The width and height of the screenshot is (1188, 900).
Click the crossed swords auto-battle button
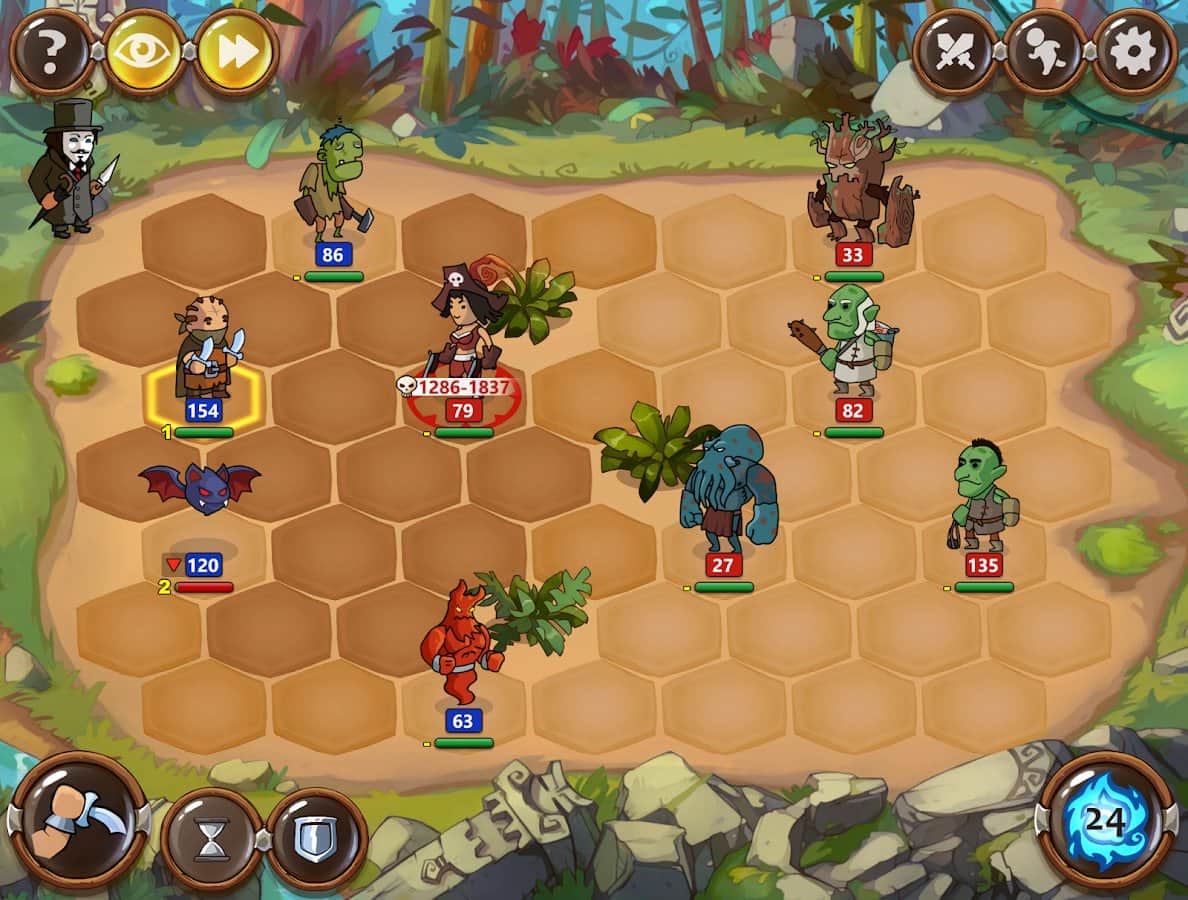pyautogui.click(x=953, y=52)
